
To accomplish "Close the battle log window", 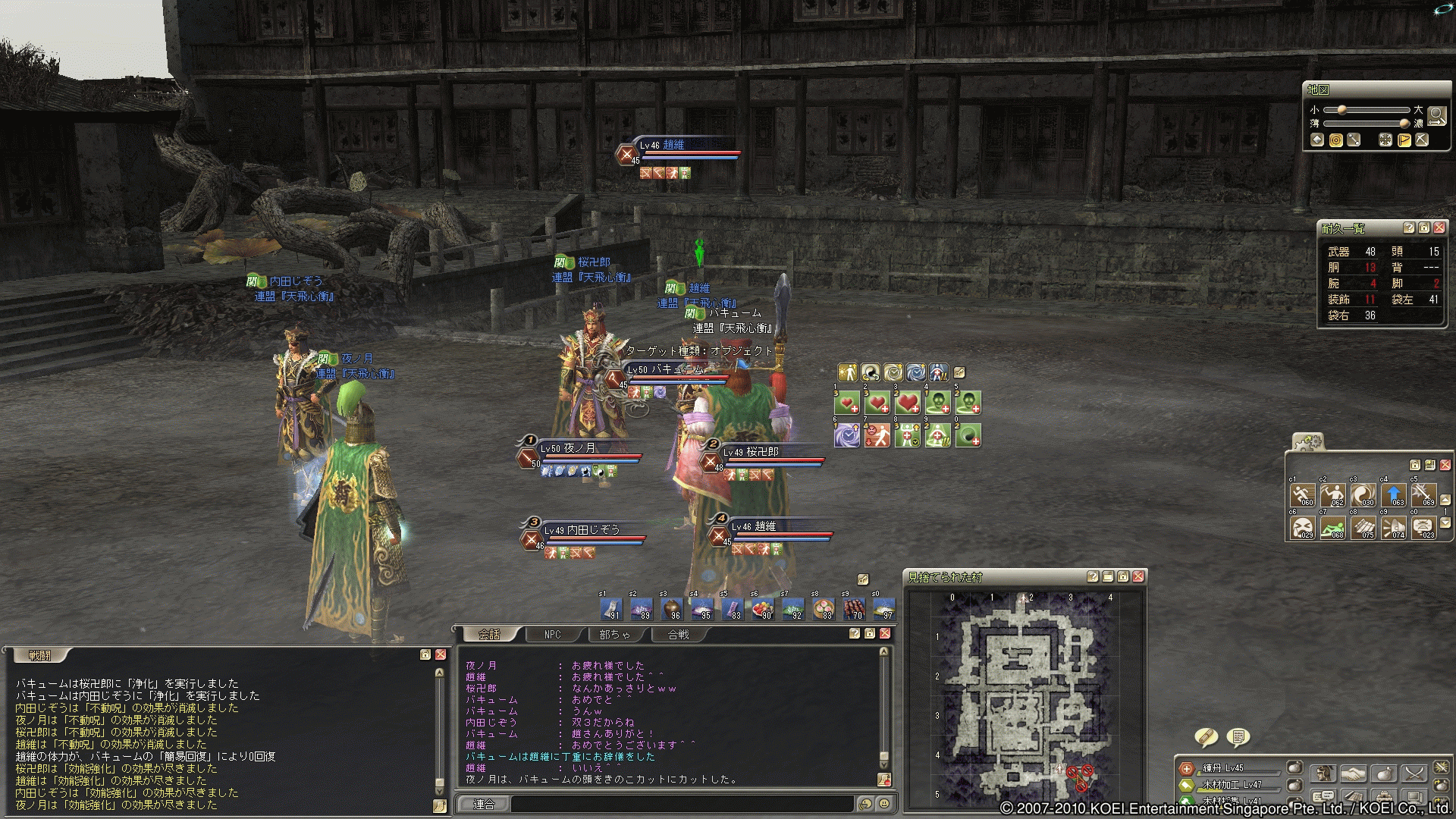I will (441, 654).
